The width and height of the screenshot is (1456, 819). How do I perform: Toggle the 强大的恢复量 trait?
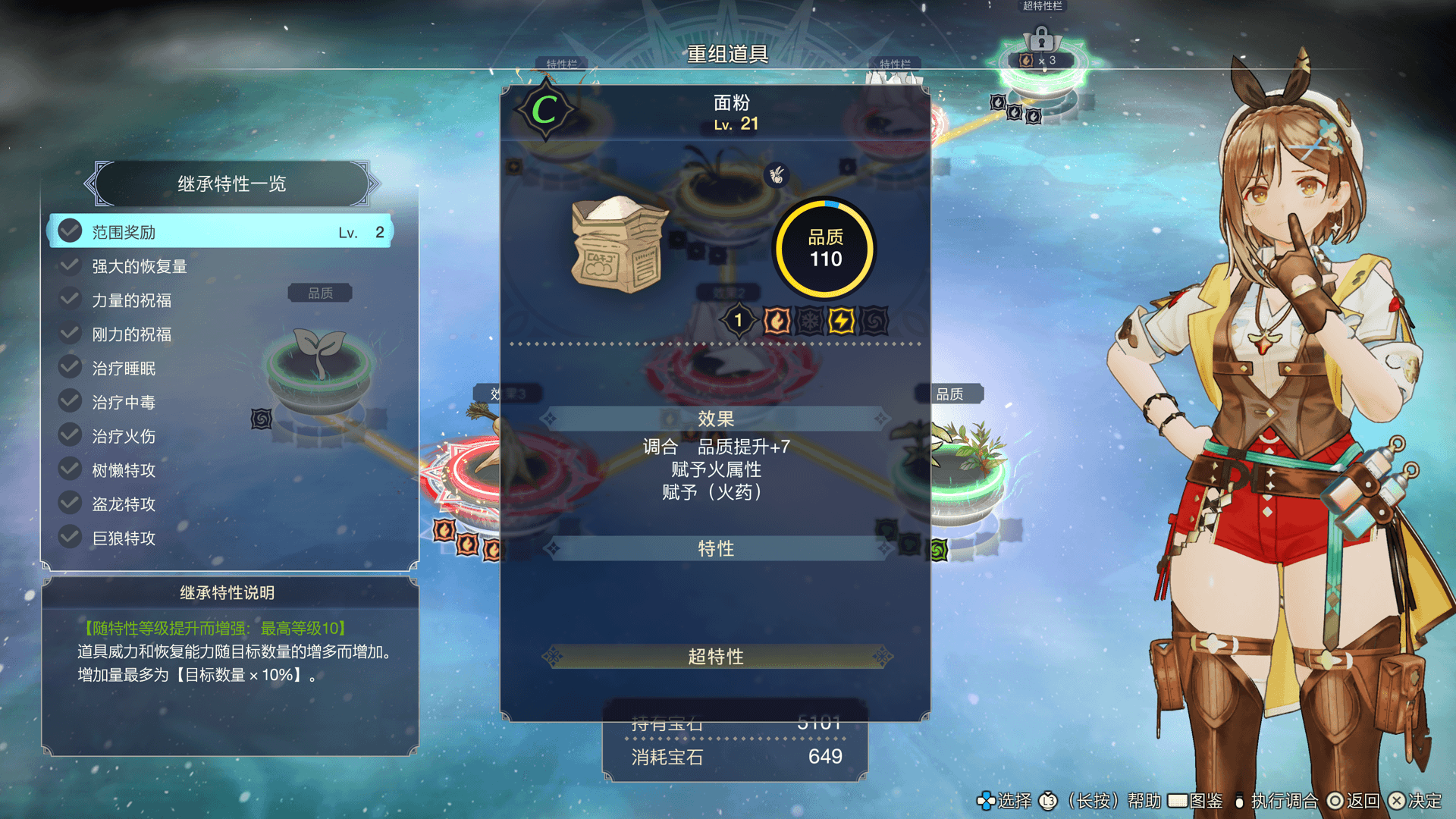[220, 266]
